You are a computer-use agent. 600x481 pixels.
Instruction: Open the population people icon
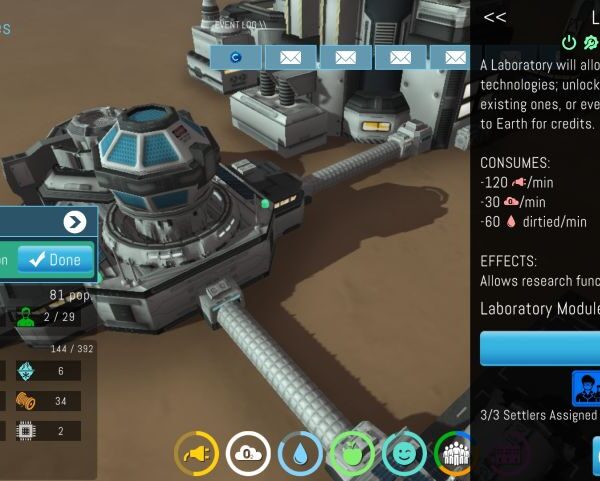pos(454,453)
